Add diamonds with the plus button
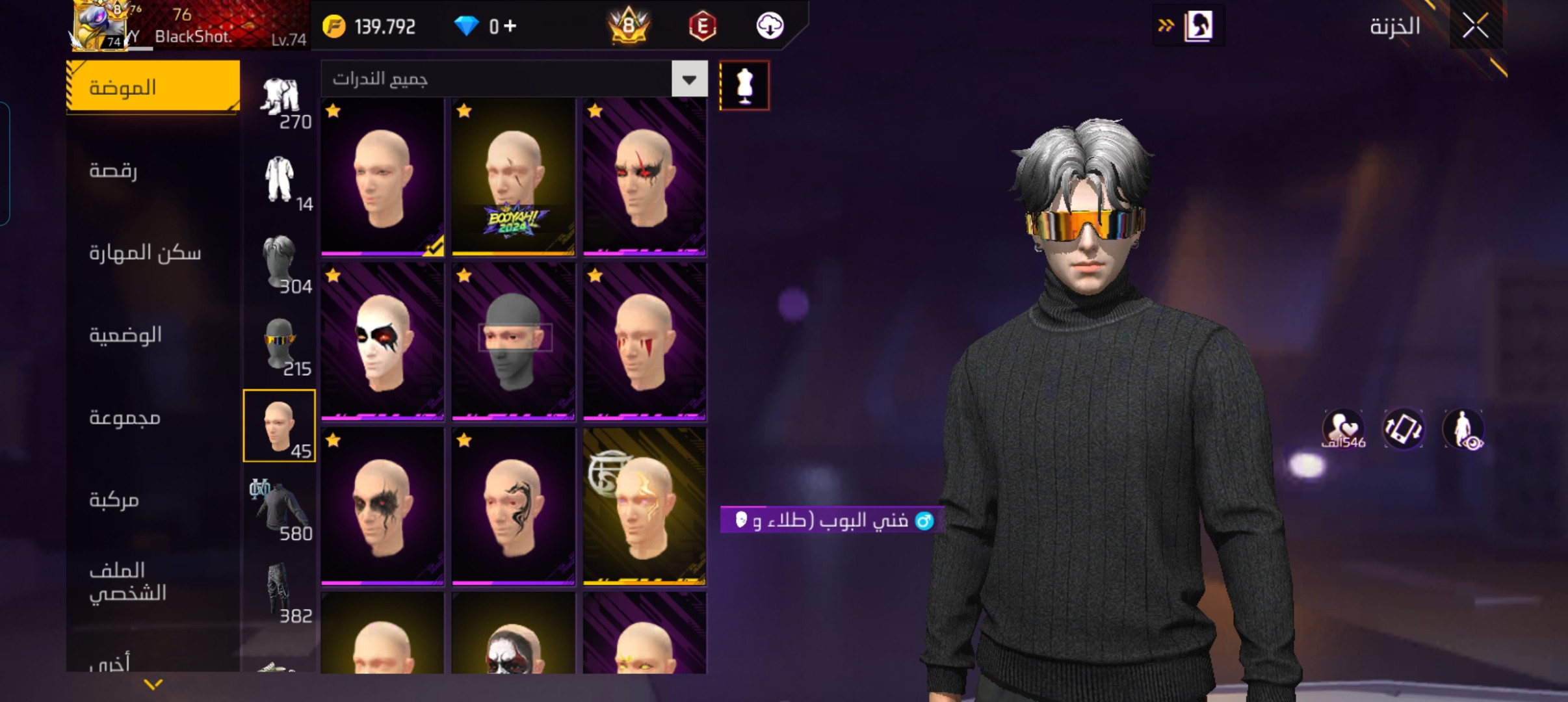Image resolution: width=1568 pixels, height=702 pixels. pyautogui.click(x=510, y=26)
